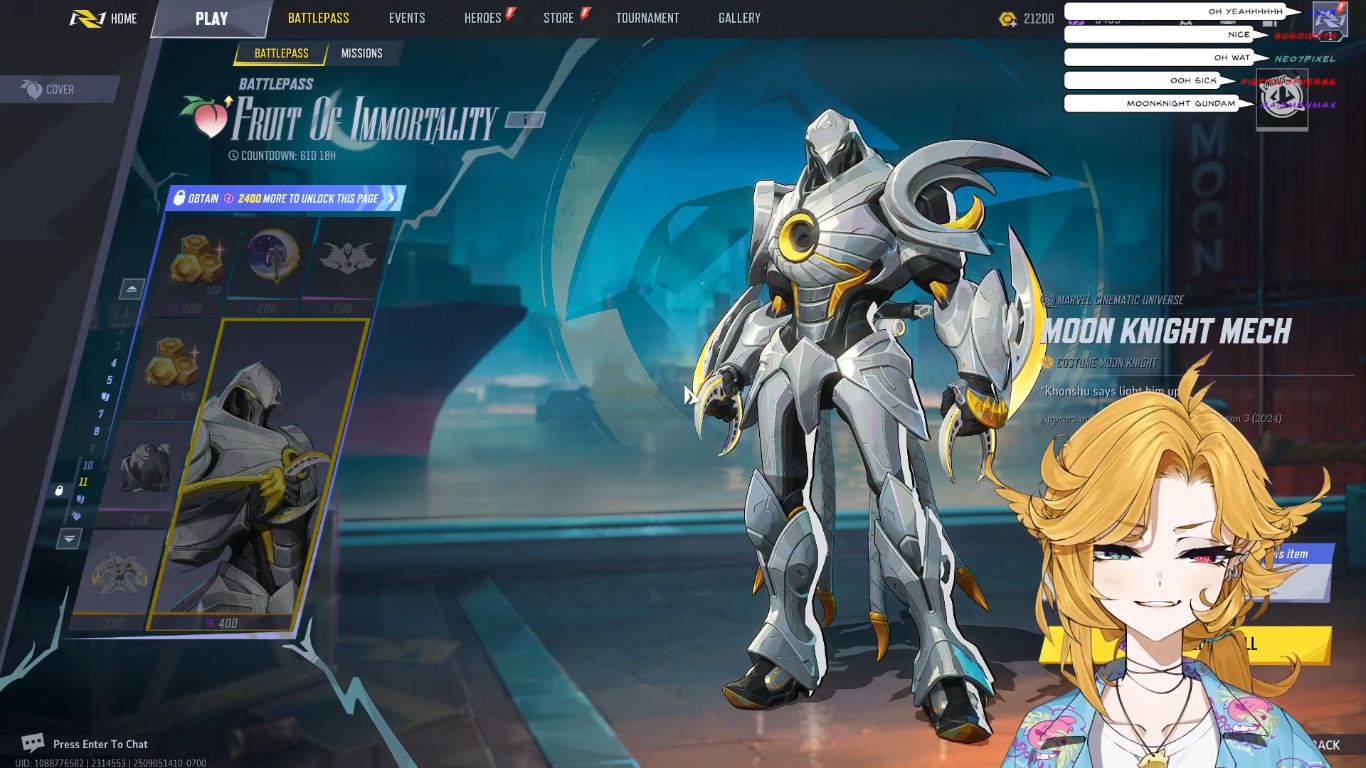Page up the battlepass page list
The height and width of the screenshot is (768, 1366).
point(132,289)
